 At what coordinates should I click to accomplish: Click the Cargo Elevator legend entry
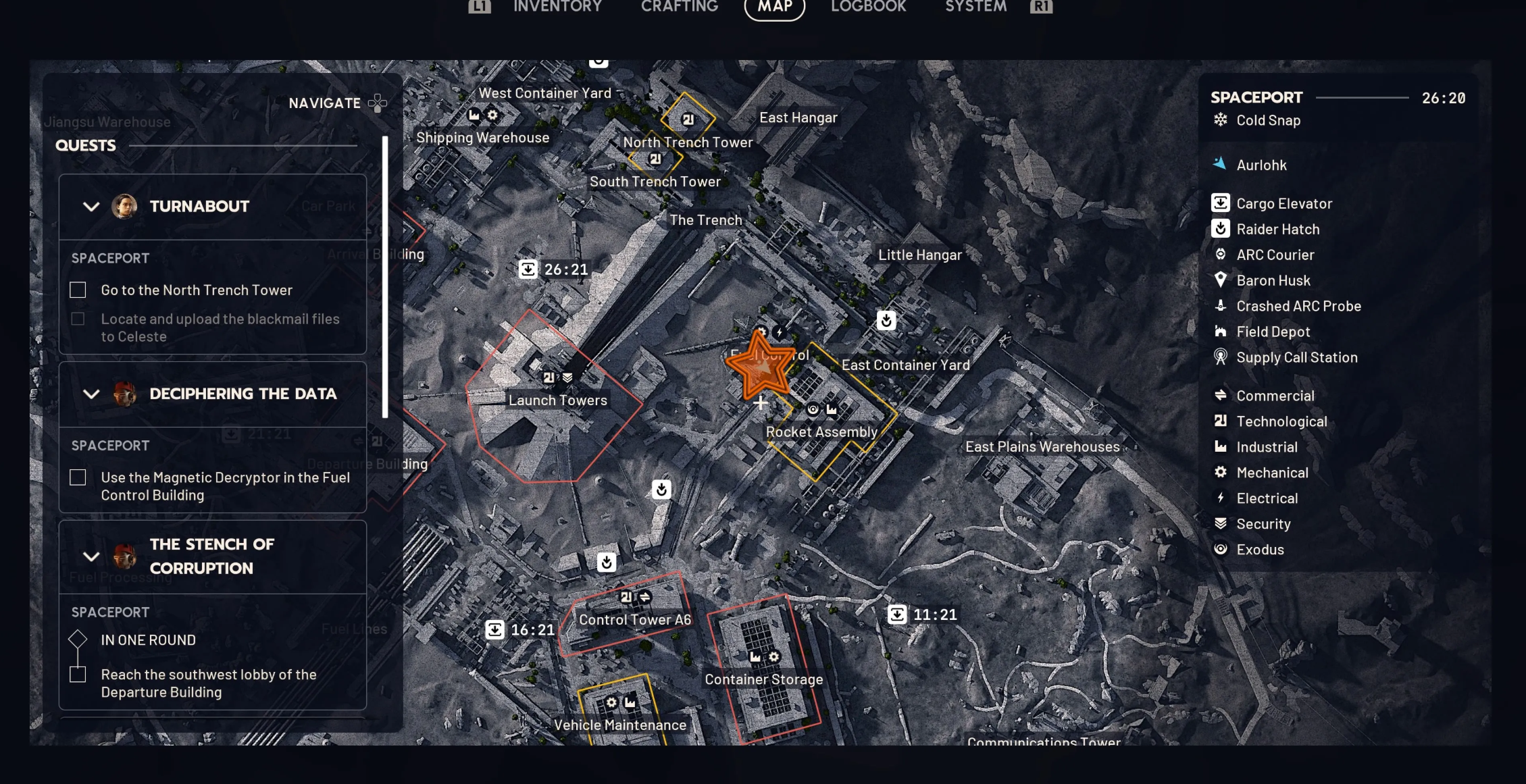tap(1283, 204)
